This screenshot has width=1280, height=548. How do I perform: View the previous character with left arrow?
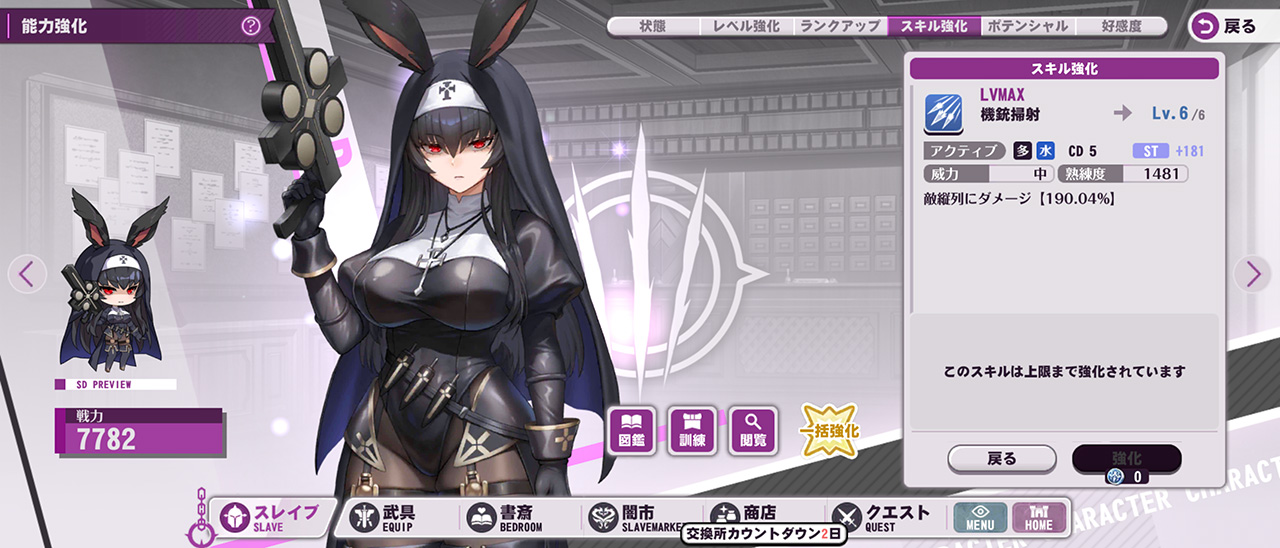point(27,273)
